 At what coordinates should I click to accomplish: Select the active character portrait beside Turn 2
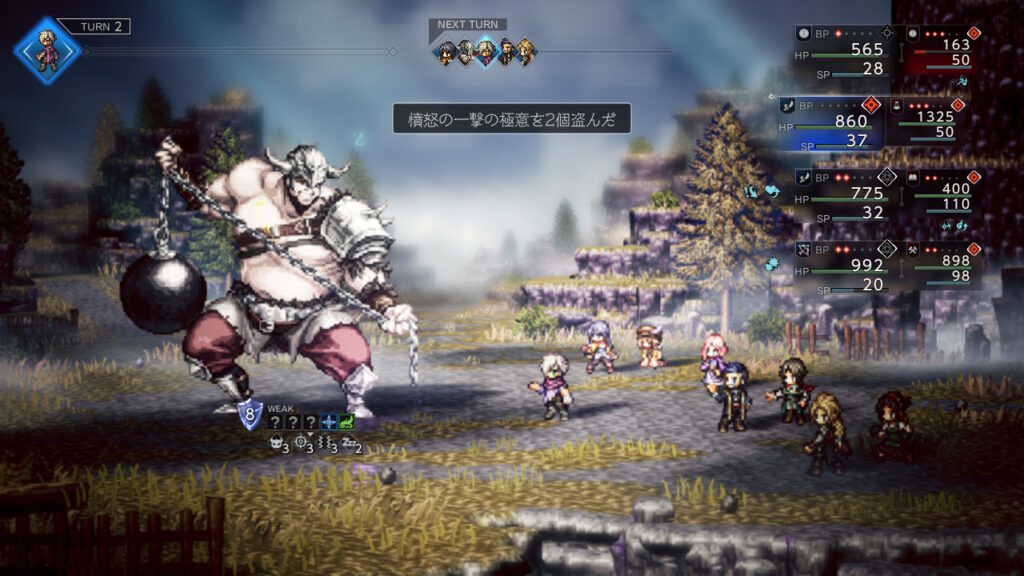pyautogui.click(x=46, y=51)
